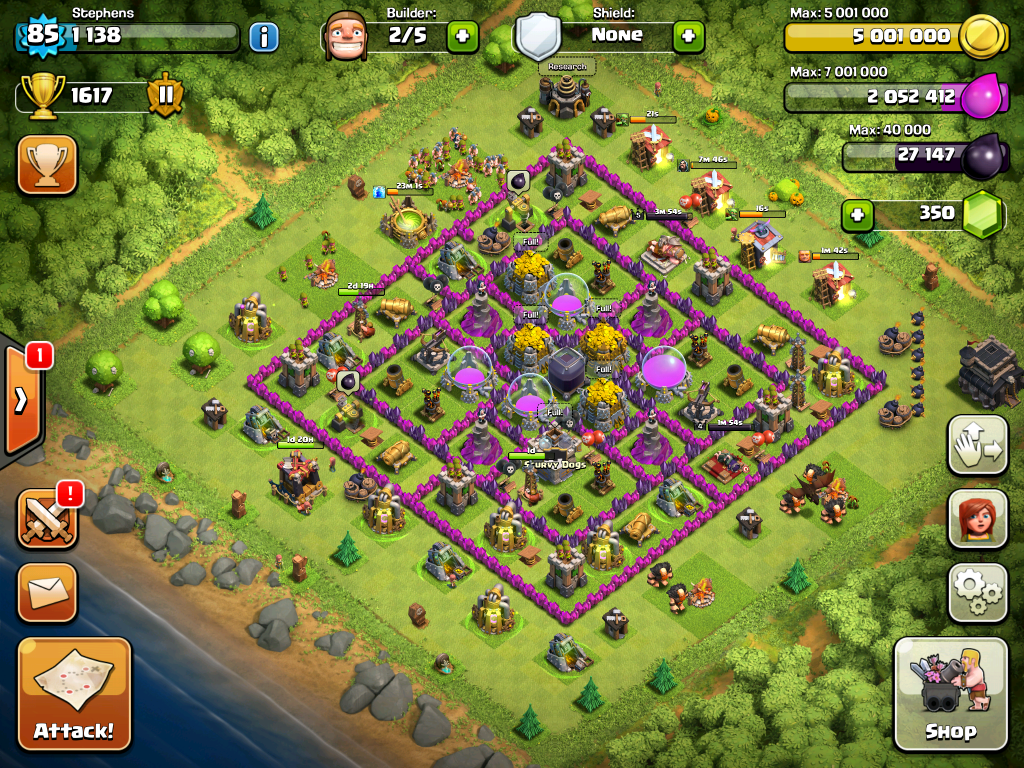Open the crossed swords battle log
The width and height of the screenshot is (1024, 768).
(47, 519)
